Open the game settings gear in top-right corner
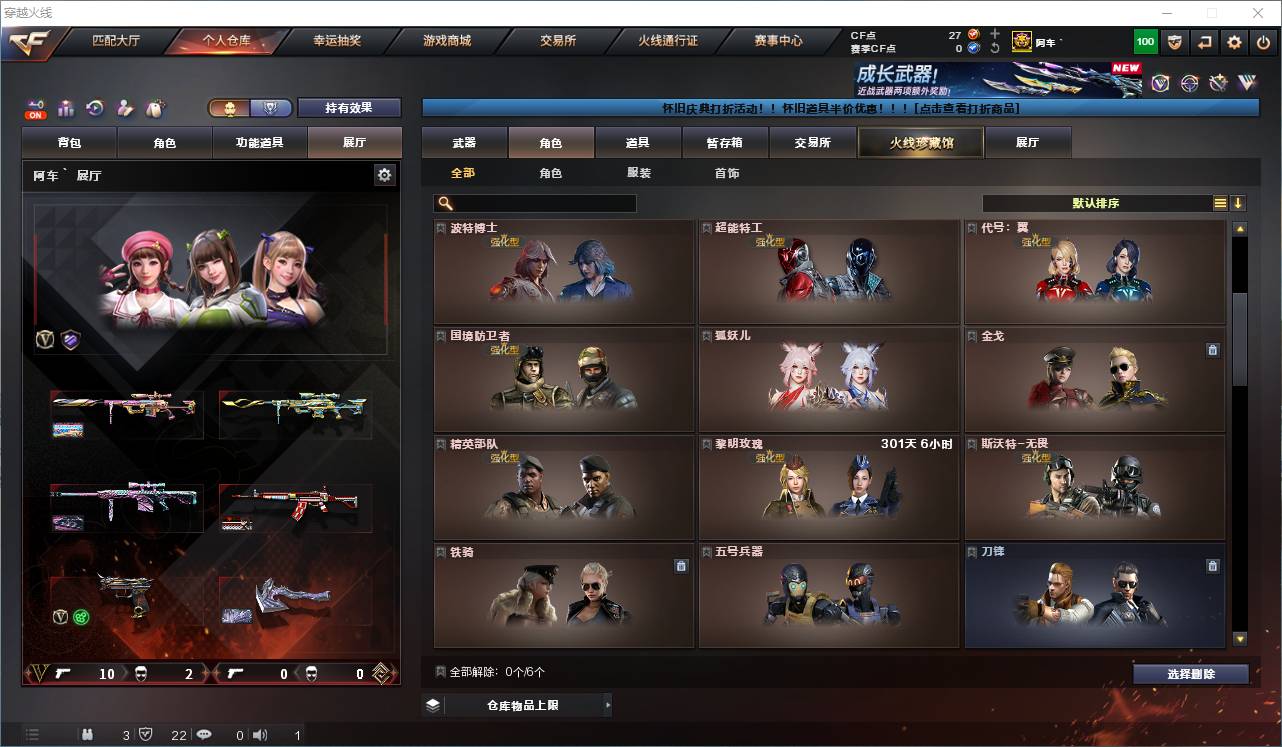The image size is (1282, 747). click(1234, 42)
